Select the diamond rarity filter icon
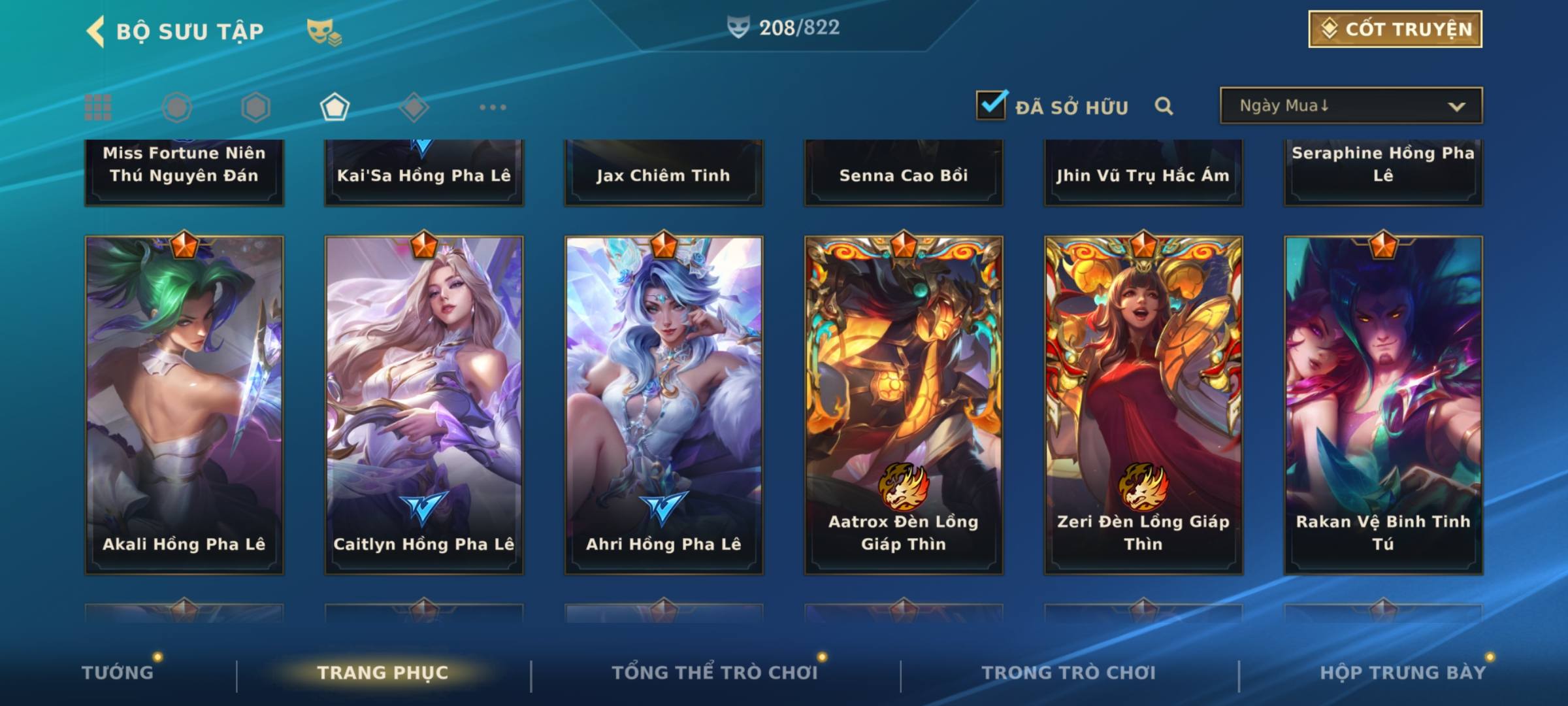1568x706 pixels. [414, 107]
